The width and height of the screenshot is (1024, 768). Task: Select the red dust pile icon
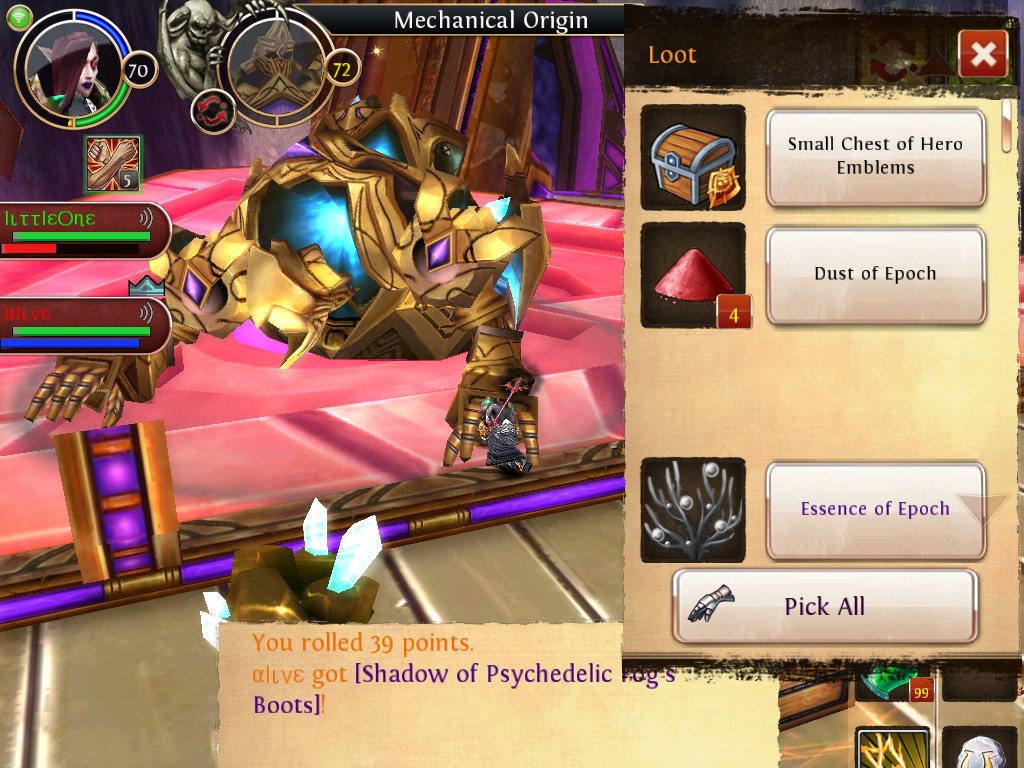692,275
